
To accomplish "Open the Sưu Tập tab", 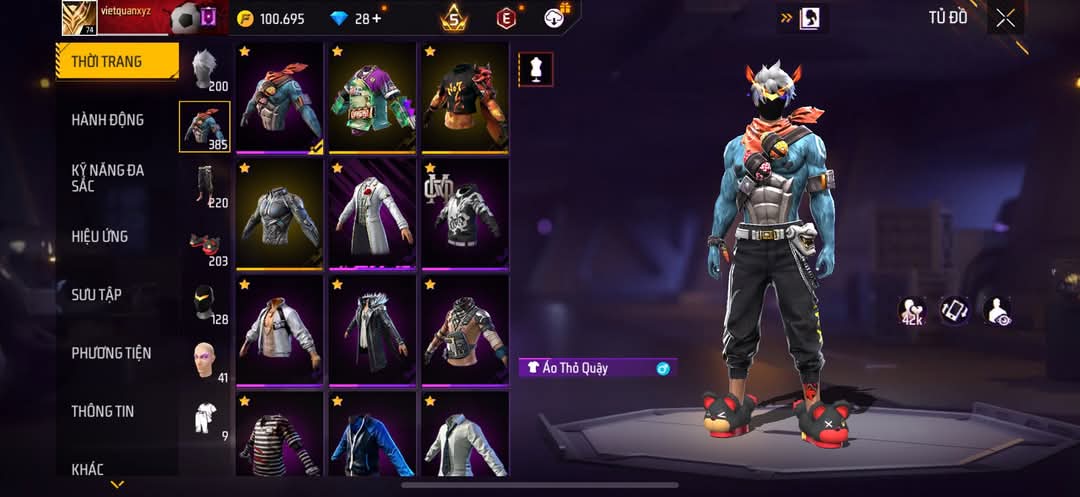I will [x=97, y=295].
